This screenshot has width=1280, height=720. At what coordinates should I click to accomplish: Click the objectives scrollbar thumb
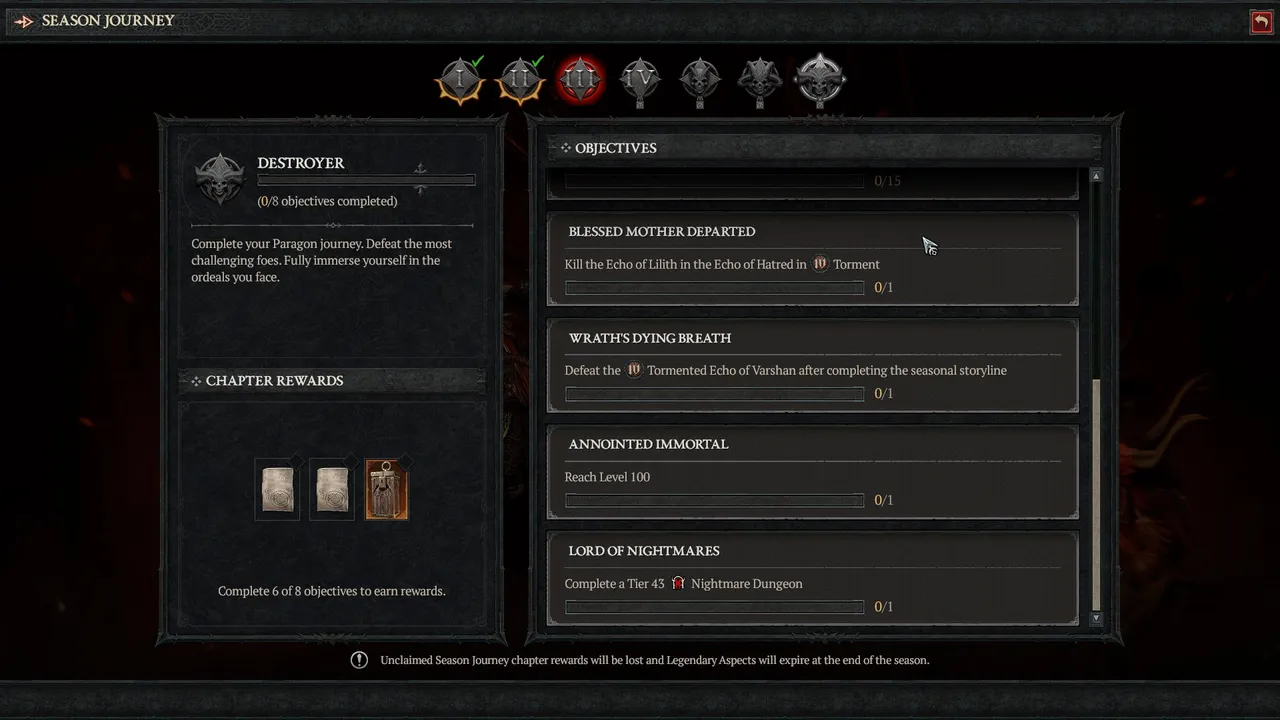(x=1096, y=495)
